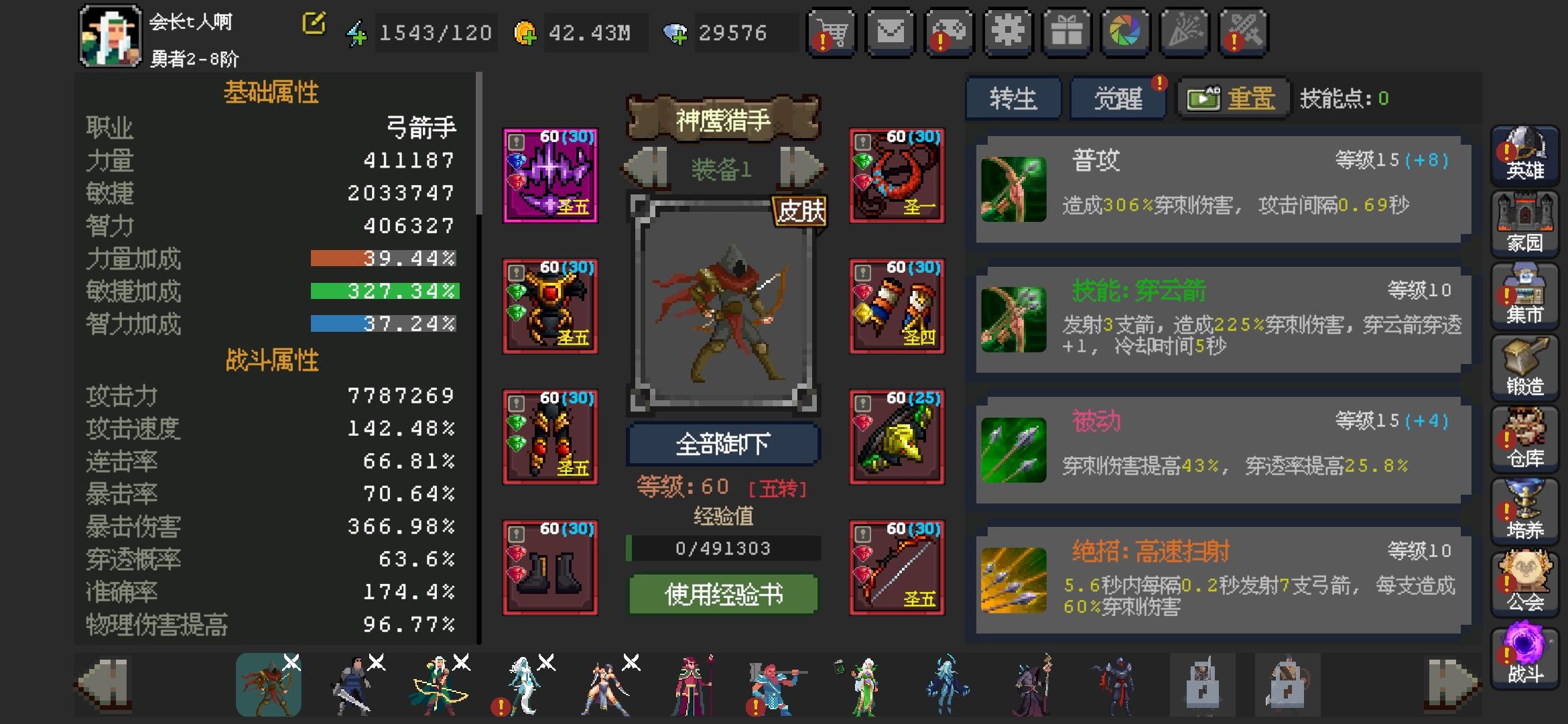1568x724 pixels.
Task: Open the shop via cart icon
Action: pyautogui.click(x=831, y=32)
